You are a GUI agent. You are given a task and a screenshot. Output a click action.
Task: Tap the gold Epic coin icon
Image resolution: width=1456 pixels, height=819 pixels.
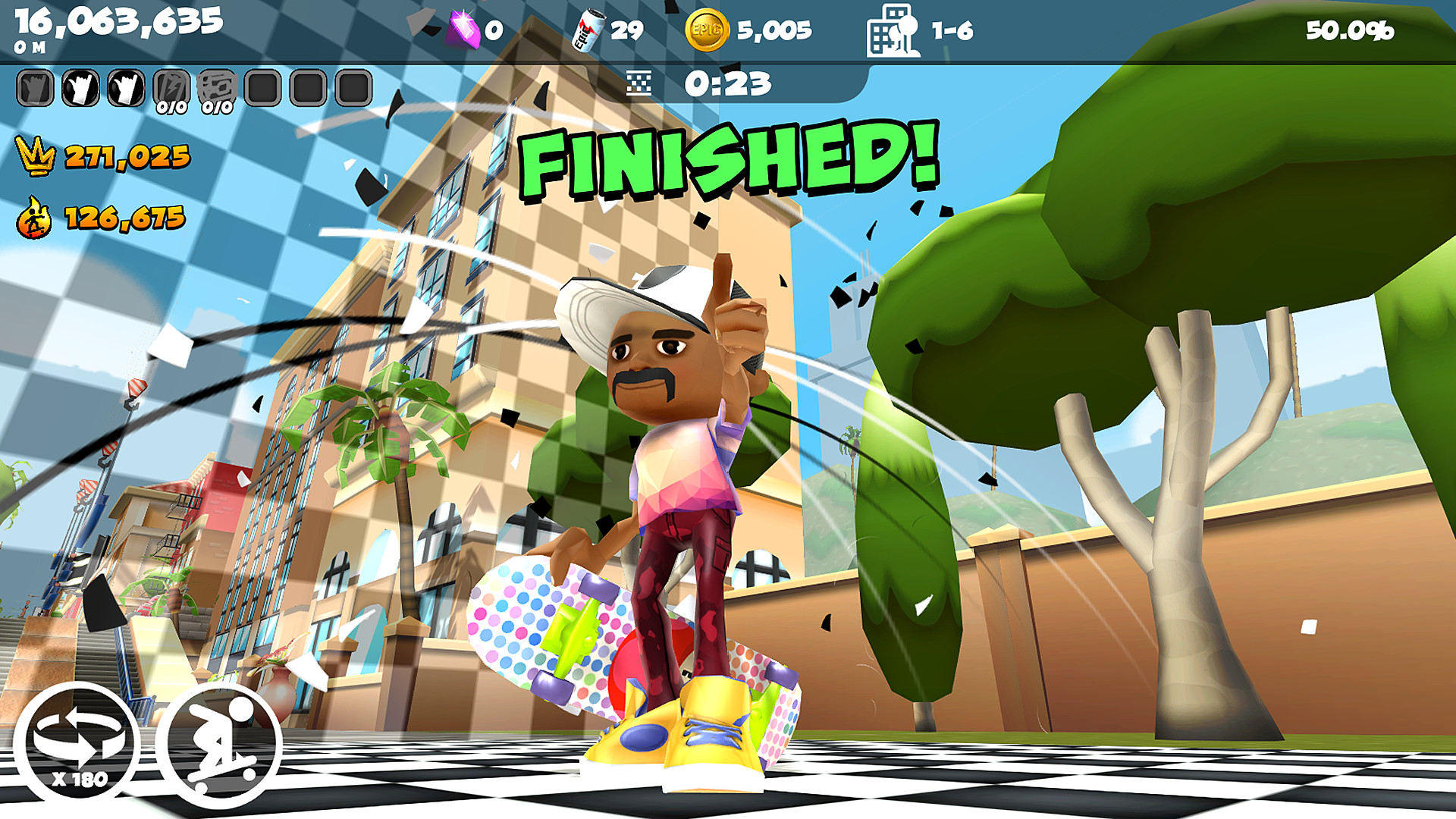(707, 29)
